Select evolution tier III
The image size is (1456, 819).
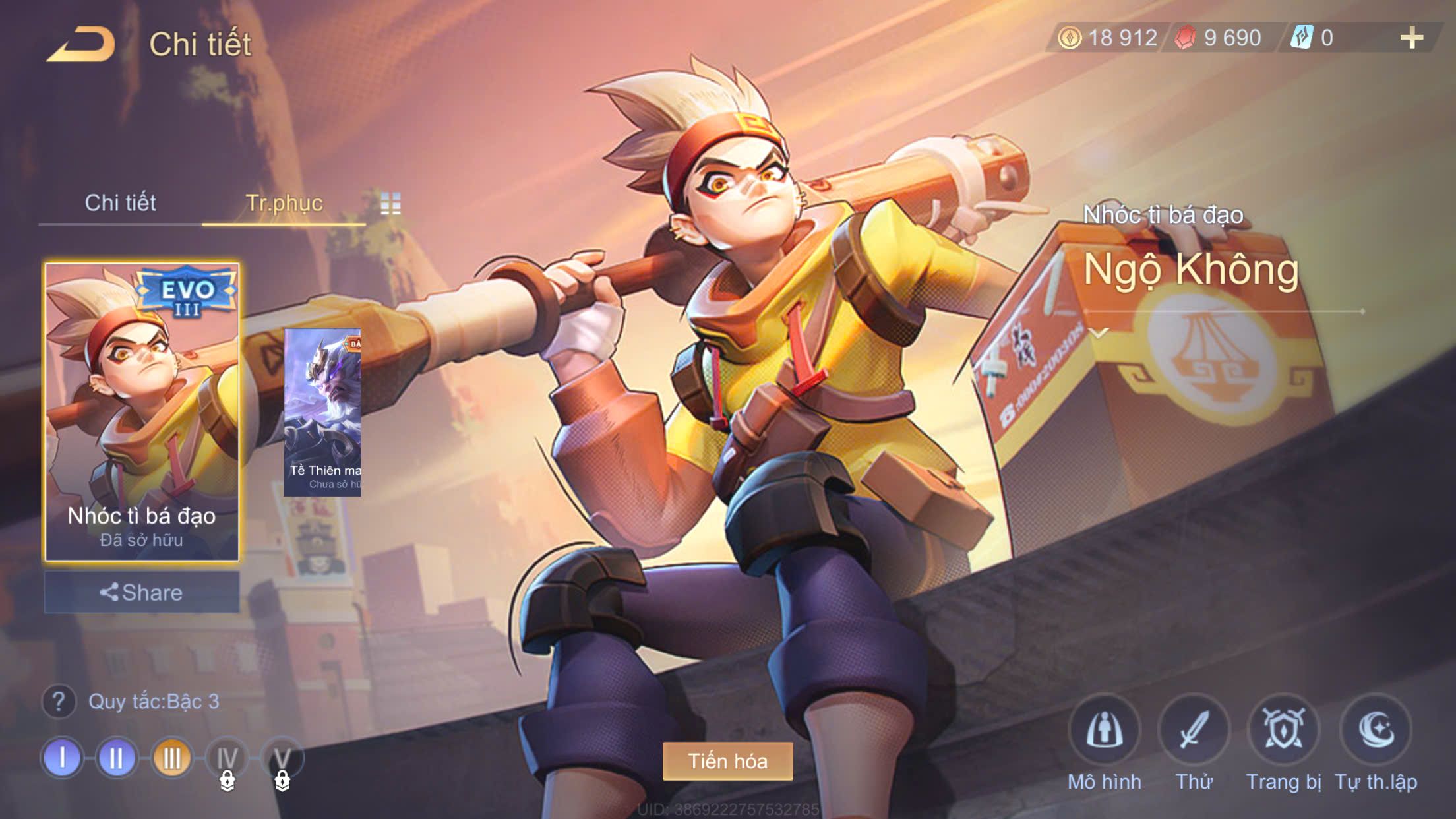[x=171, y=758]
